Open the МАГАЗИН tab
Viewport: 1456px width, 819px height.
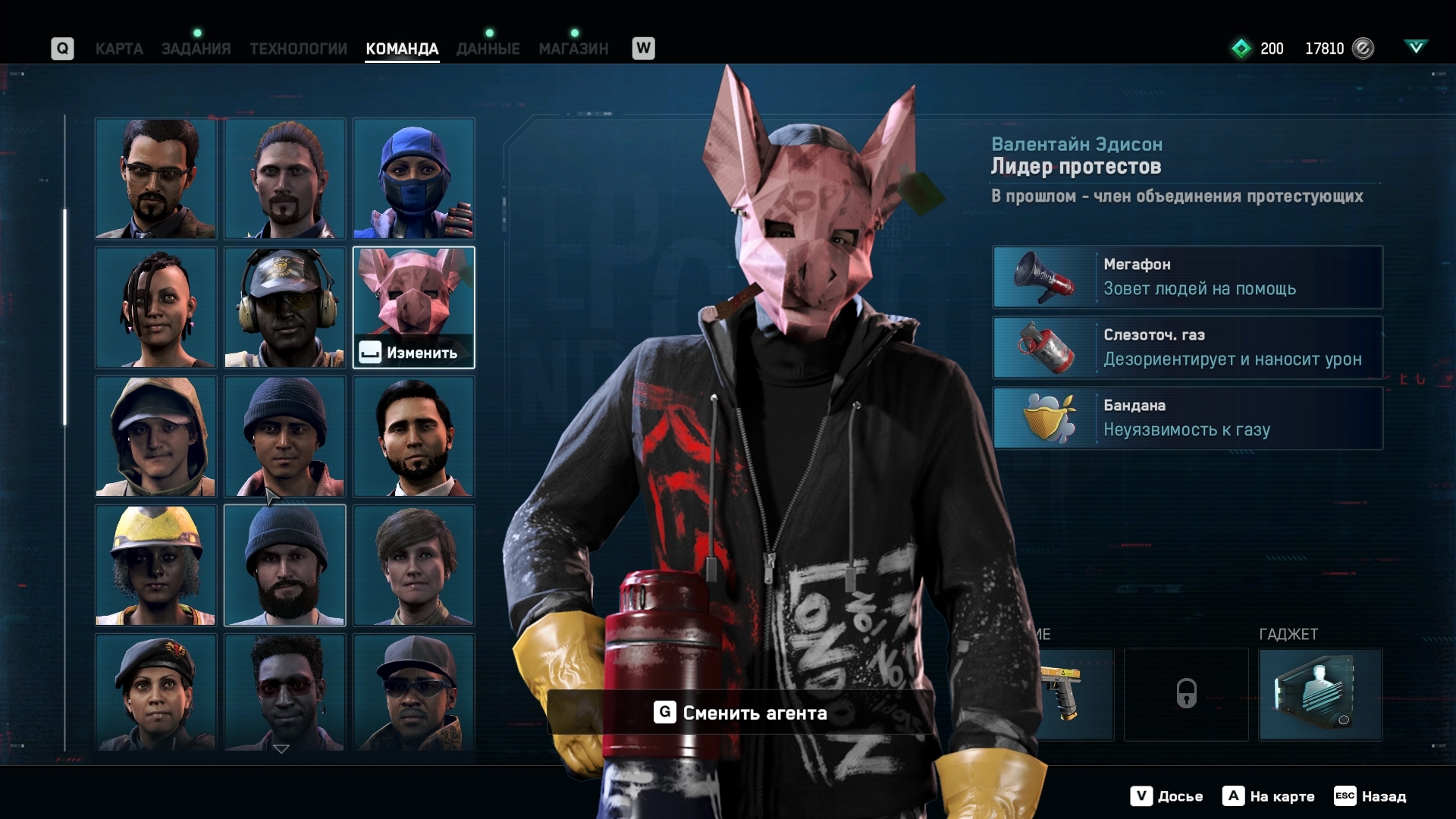[573, 49]
